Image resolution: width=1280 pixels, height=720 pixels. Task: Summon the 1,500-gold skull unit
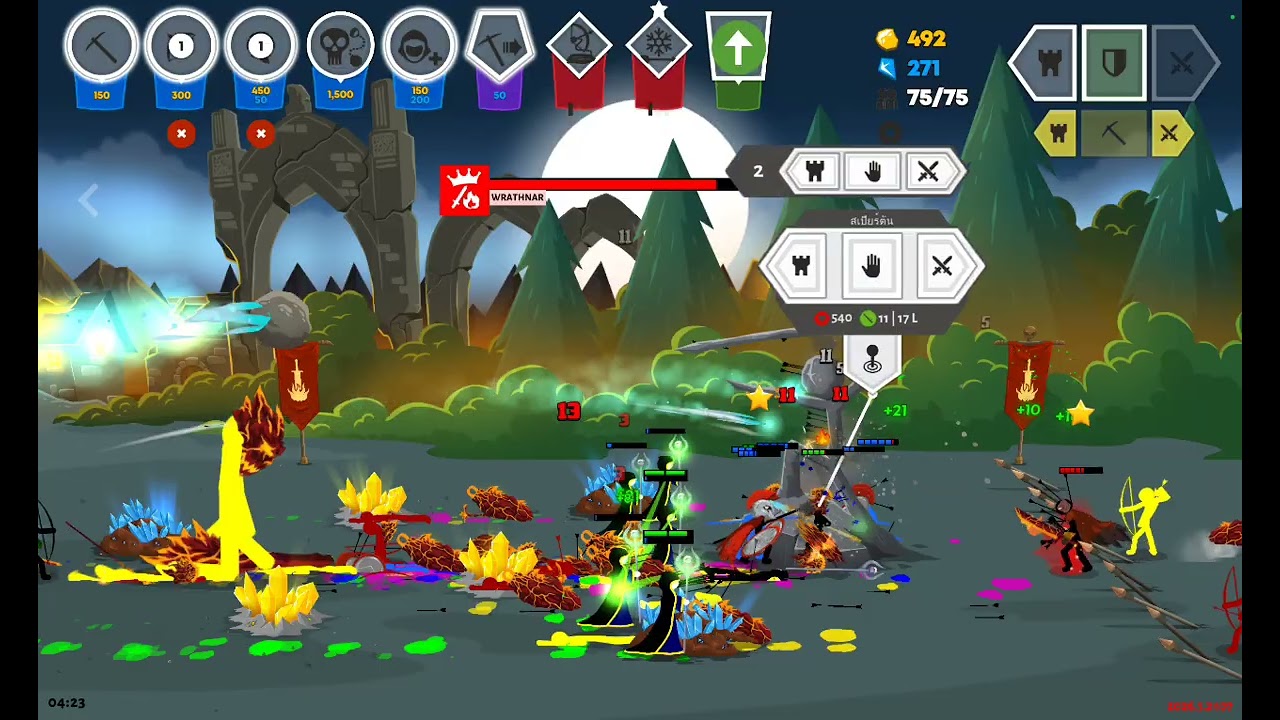click(340, 48)
